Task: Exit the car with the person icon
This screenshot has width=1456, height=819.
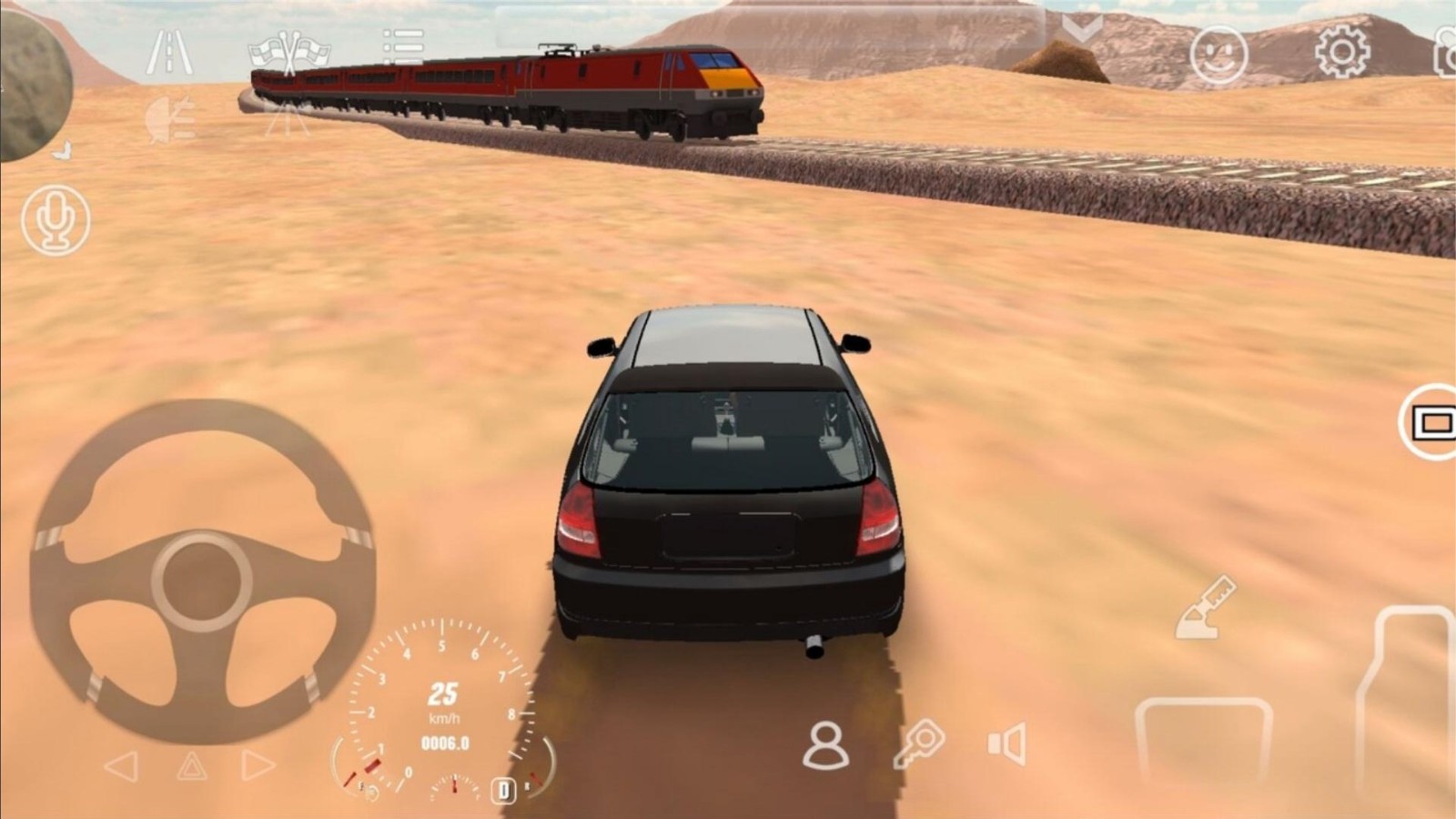Action: pyautogui.click(x=825, y=745)
